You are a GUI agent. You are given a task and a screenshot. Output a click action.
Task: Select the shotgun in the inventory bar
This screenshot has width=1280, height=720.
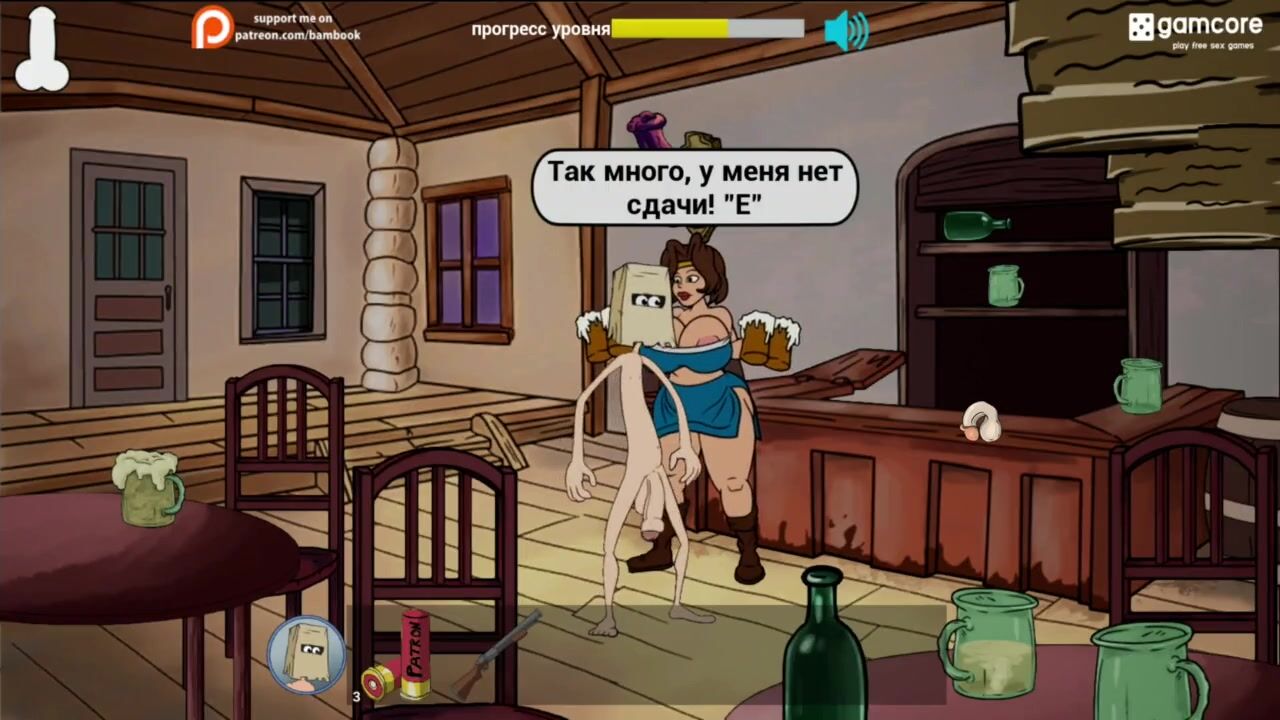(496, 654)
